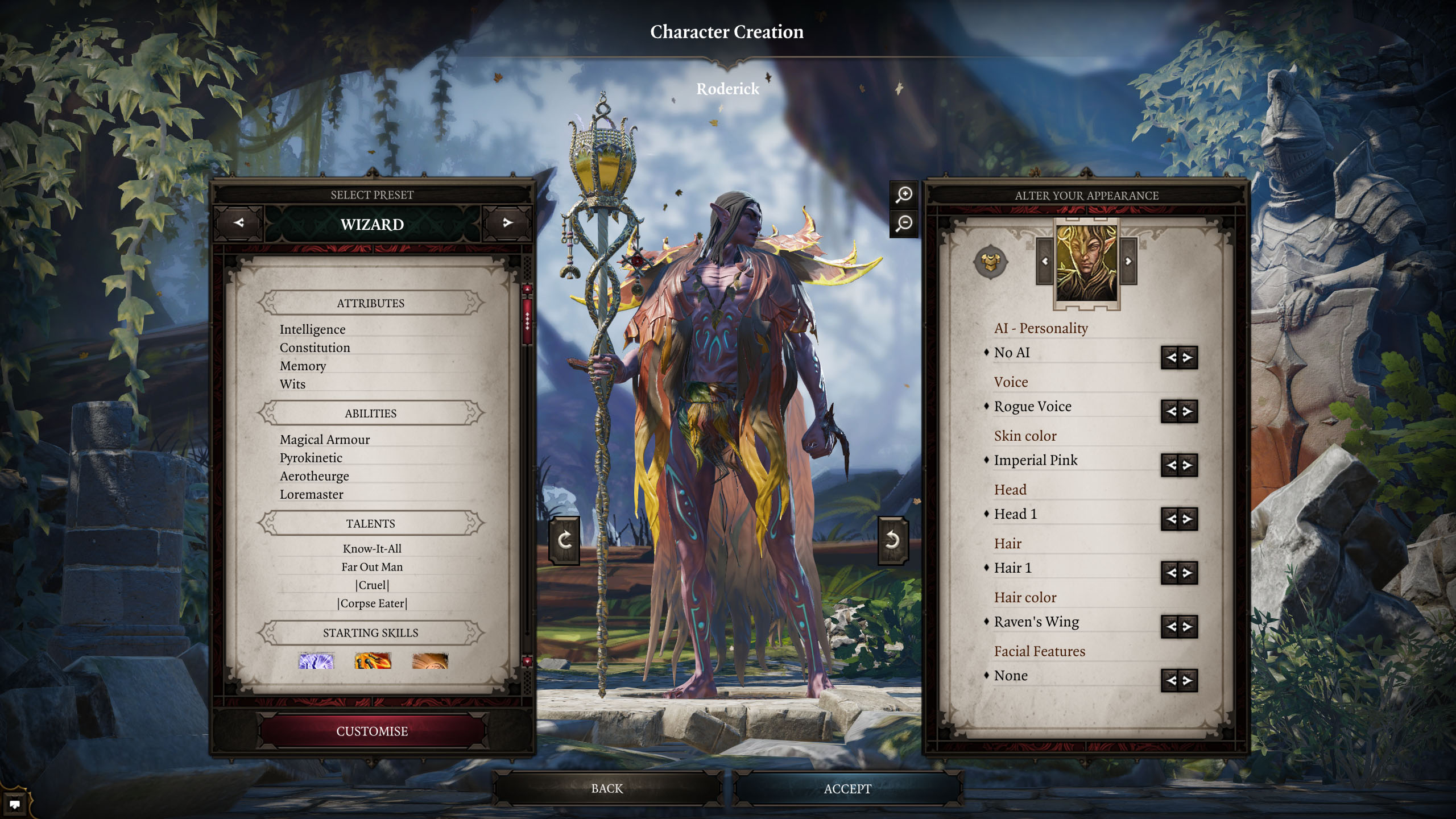Open the Customise preset editor
The height and width of the screenshot is (819, 1456).
click(372, 731)
